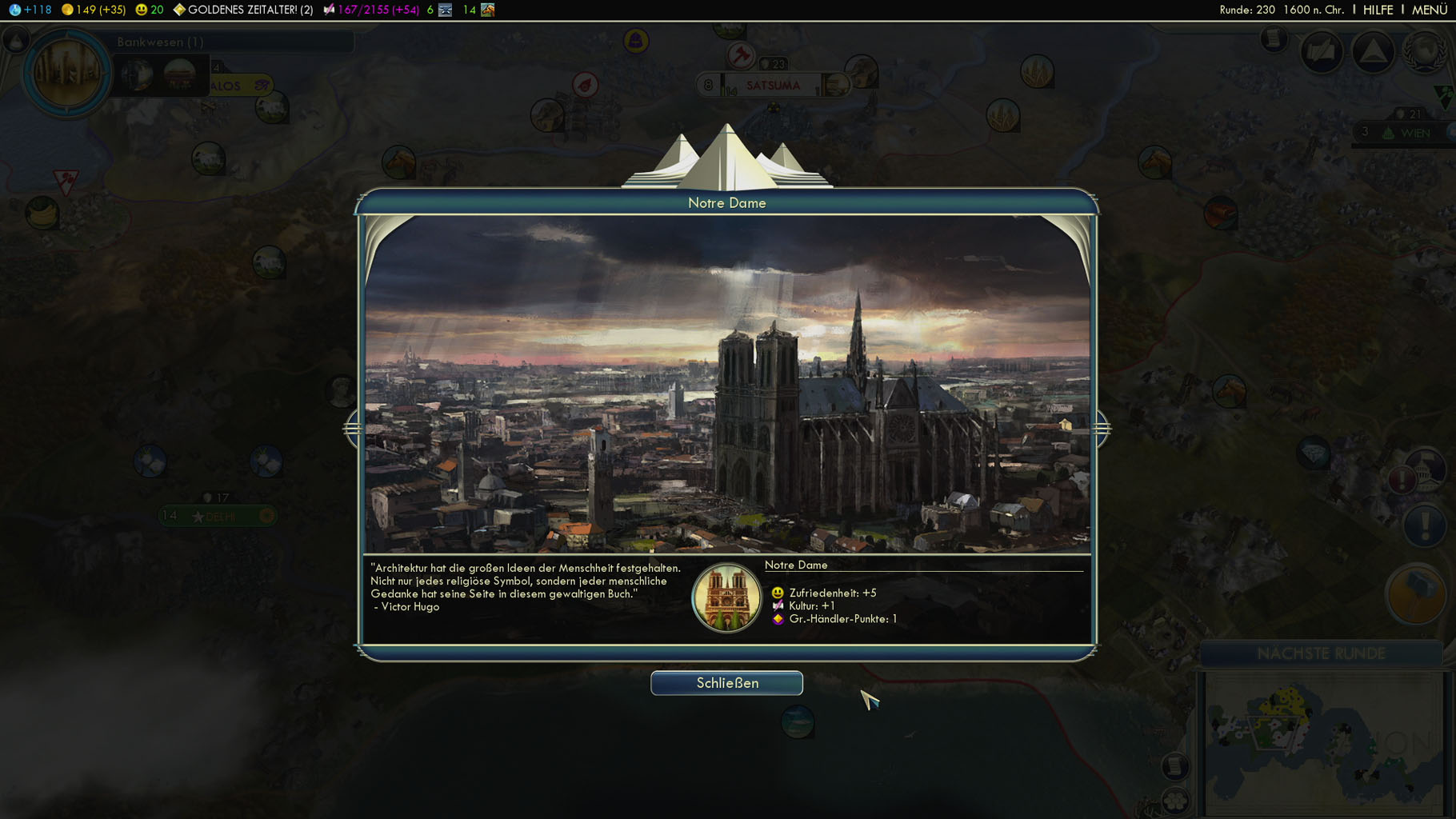The image size is (1456, 819).
Task: Open the exclamation mark notification
Action: (x=1424, y=526)
